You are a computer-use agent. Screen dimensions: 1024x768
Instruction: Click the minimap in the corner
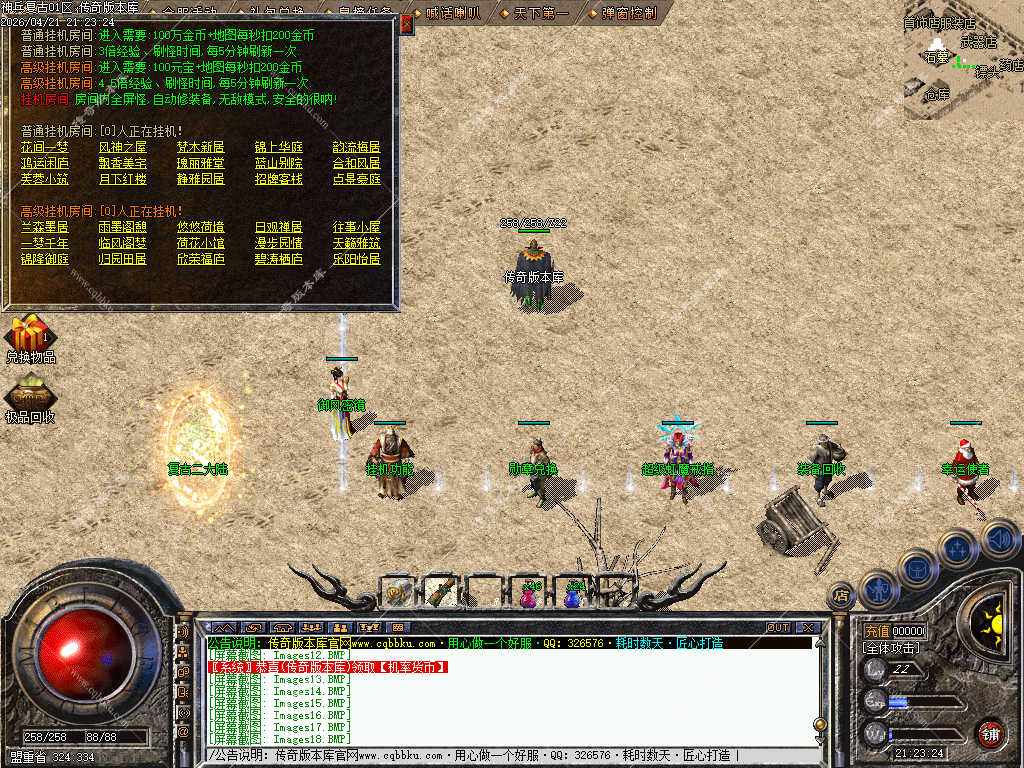963,60
